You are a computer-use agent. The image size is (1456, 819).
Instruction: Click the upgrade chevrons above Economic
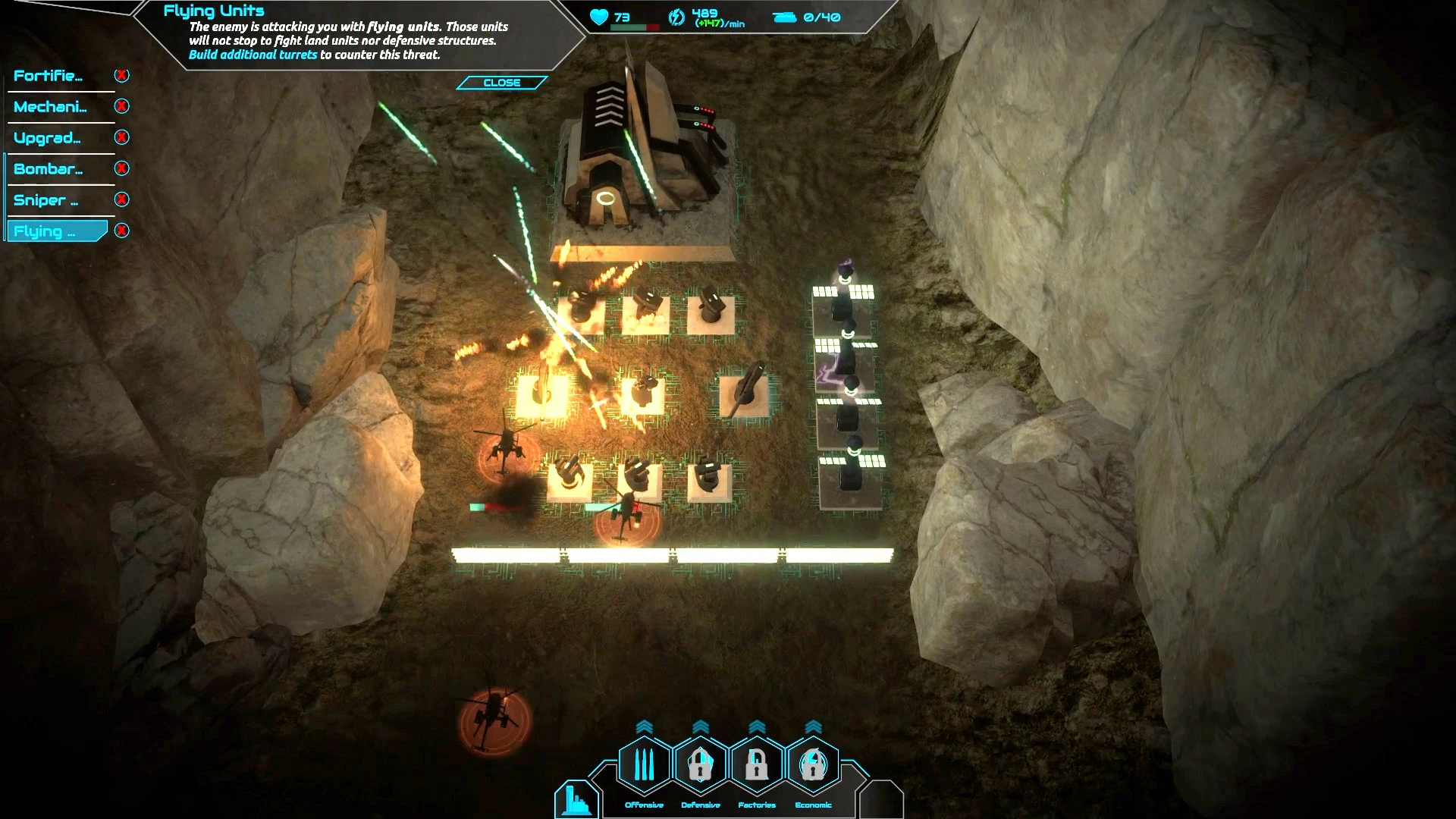pyautogui.click(x=813, y=727)
